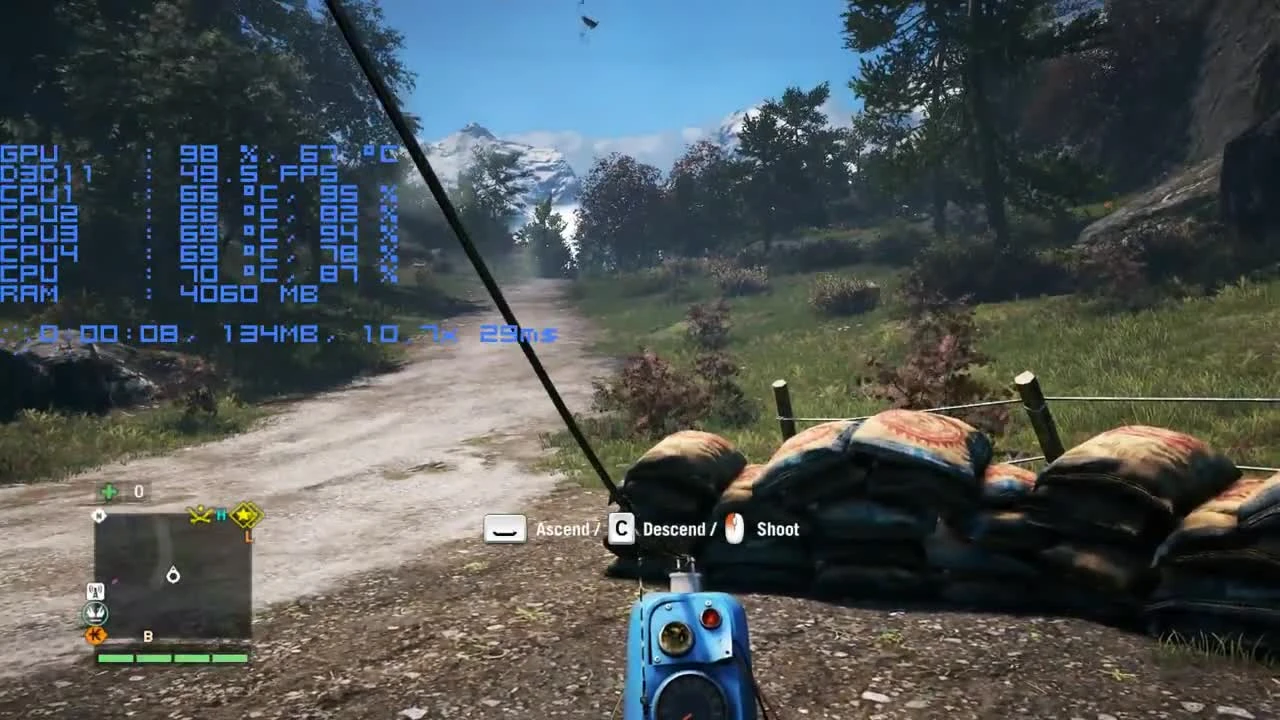Click the cyan H marker above the minimap
Screen dimensions: 1280x720
(221, 514)
